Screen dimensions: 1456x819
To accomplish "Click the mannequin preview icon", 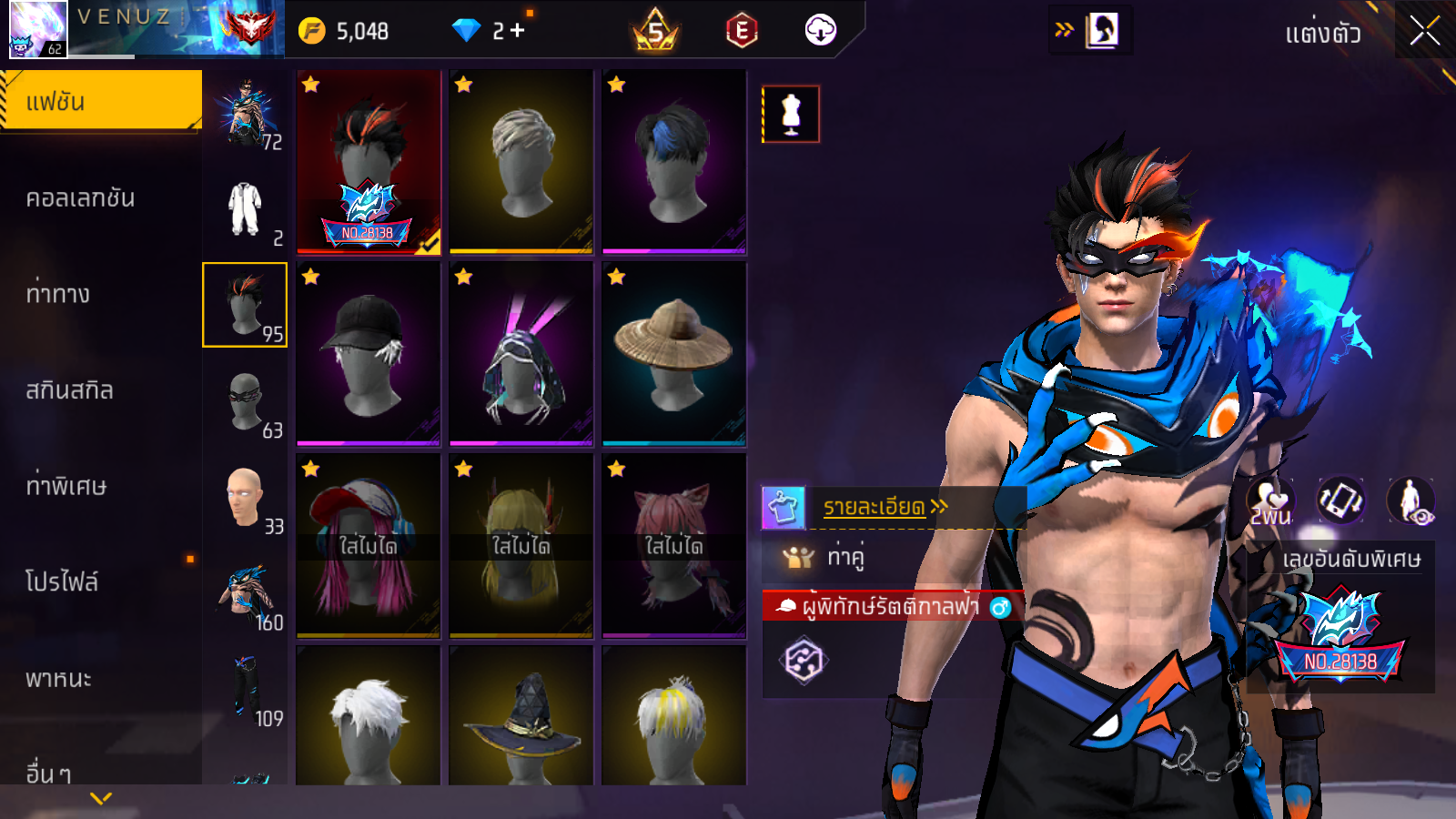I will tap(791, 115).
